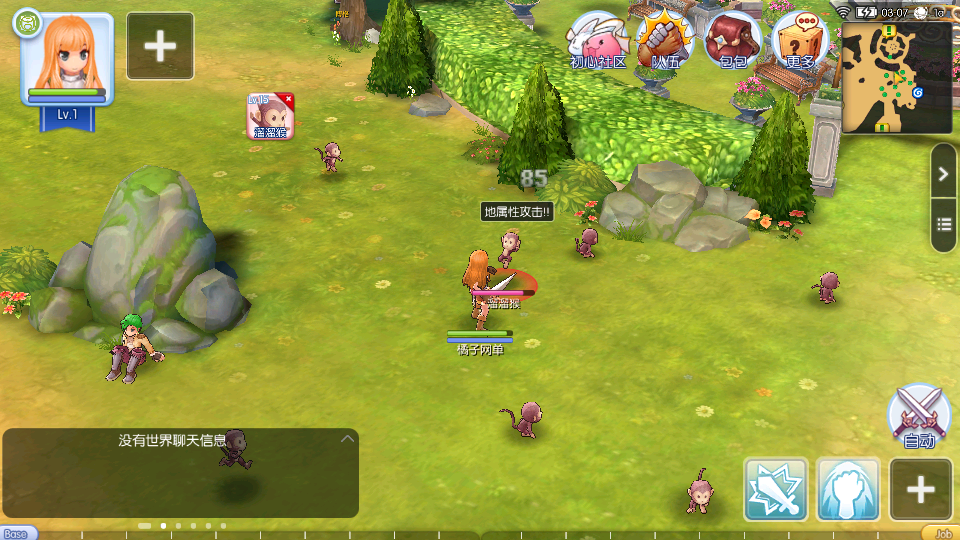Select the Job experience label
This screenshot has height=540, width=960.
(x=941, y=533)
